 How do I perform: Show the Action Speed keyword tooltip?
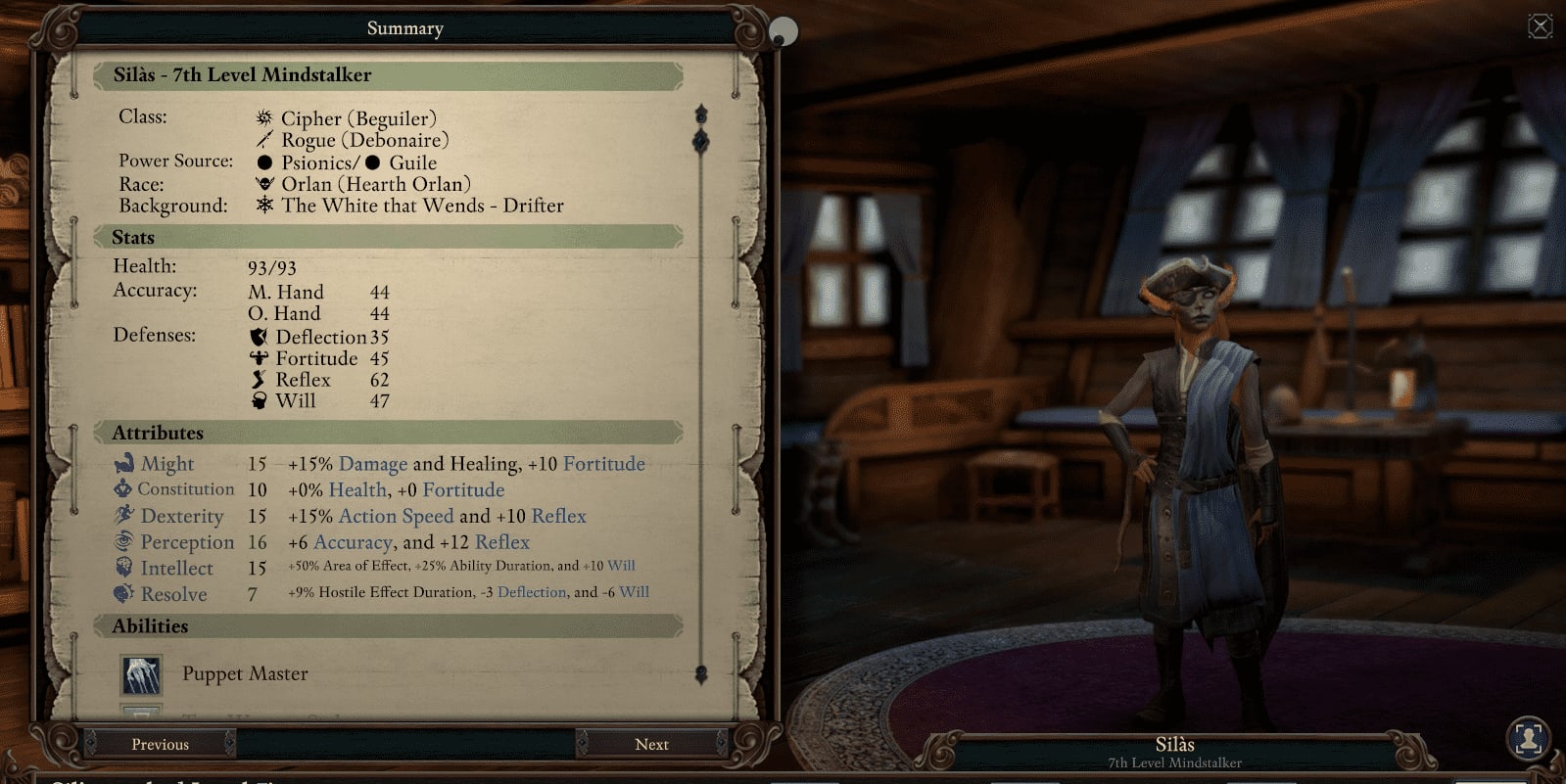[396, 516]
